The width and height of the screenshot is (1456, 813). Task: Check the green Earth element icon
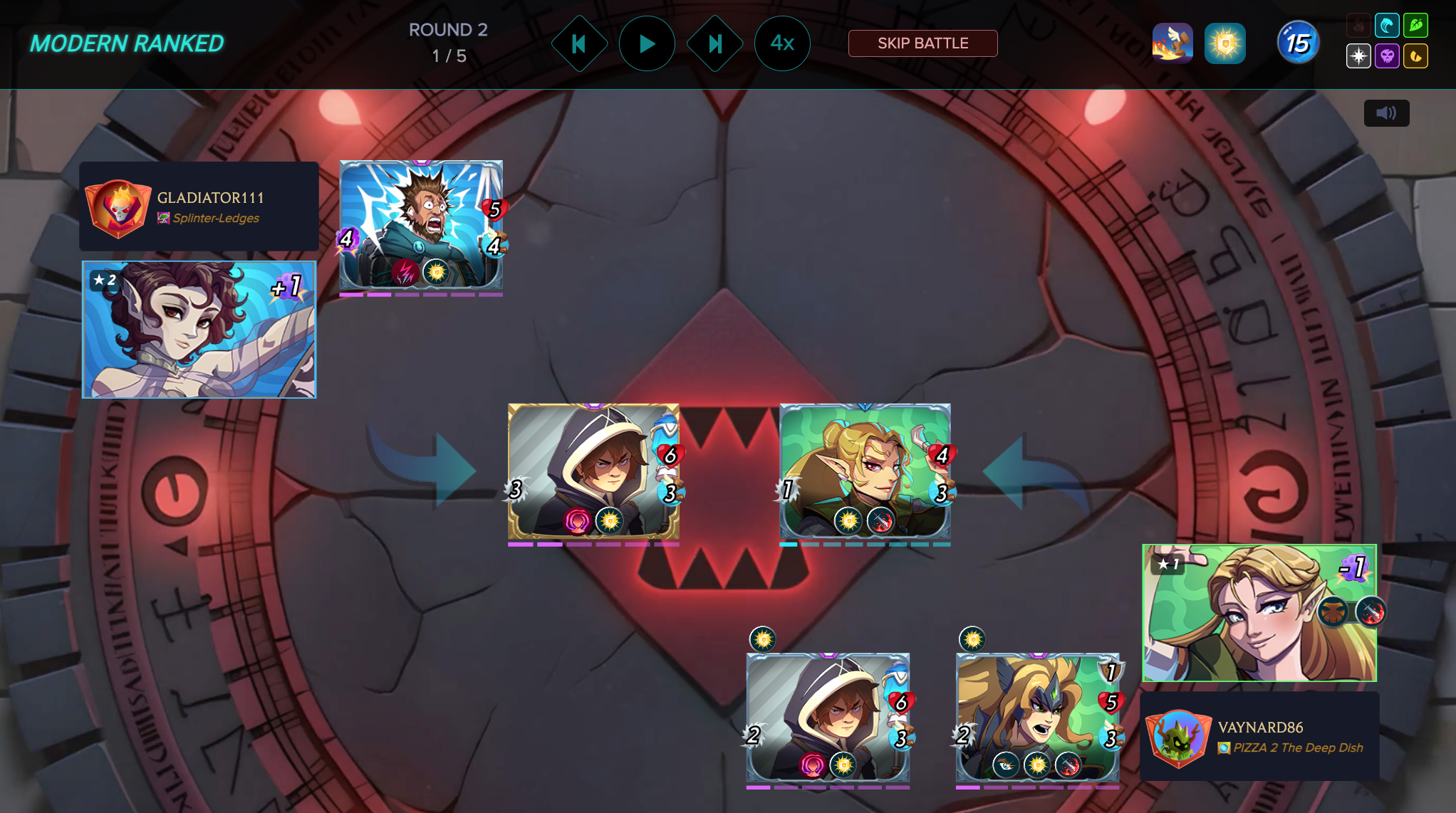click(1415, 26)
